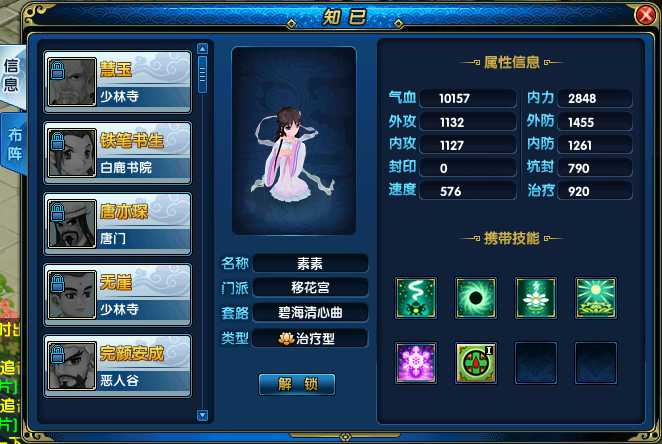Select companion 唐亦深 of 唐门
This screenshot has height=444, width=662.
pos(118,223)
